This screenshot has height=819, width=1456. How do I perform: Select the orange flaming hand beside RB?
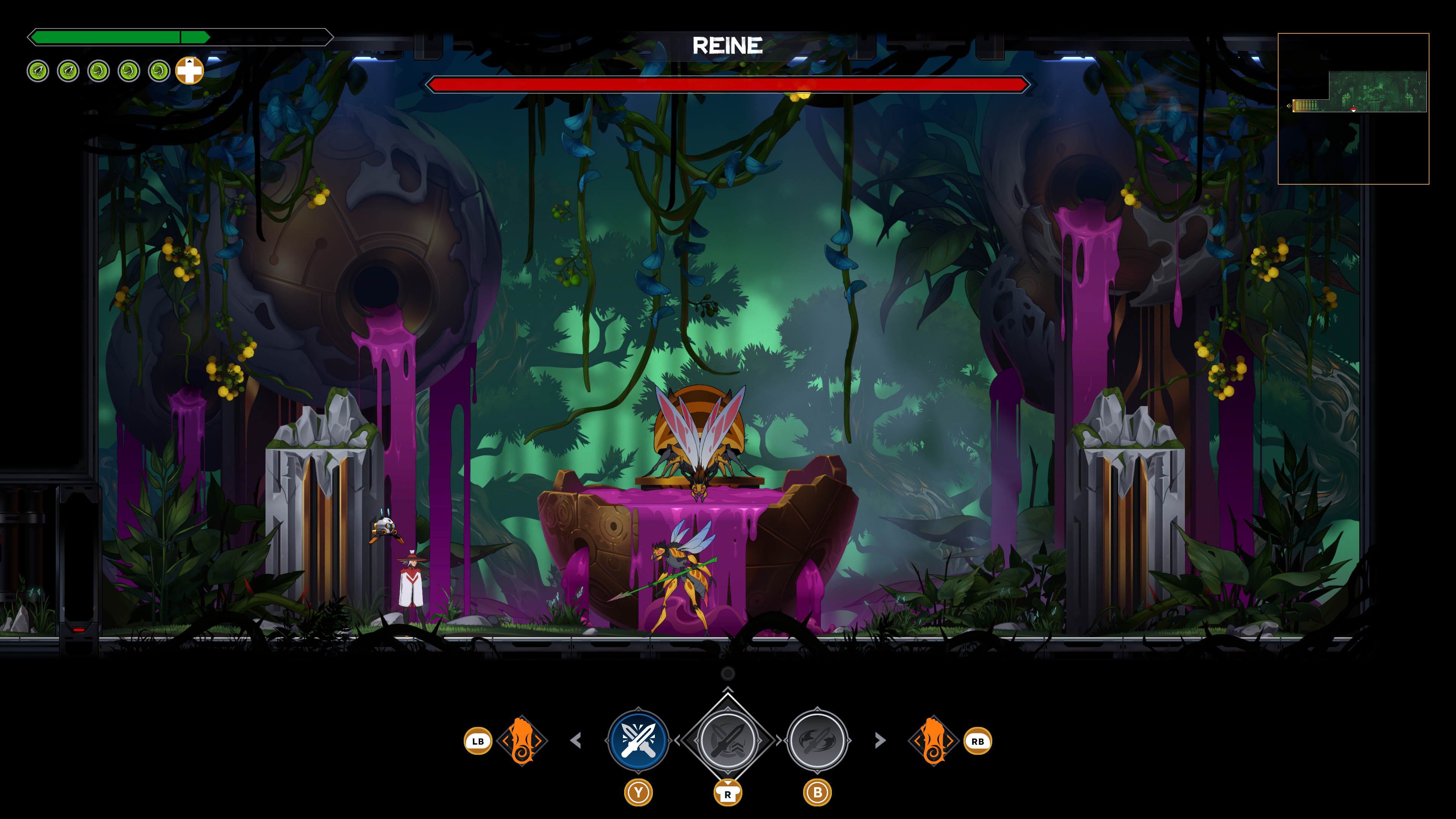point(933,741)
